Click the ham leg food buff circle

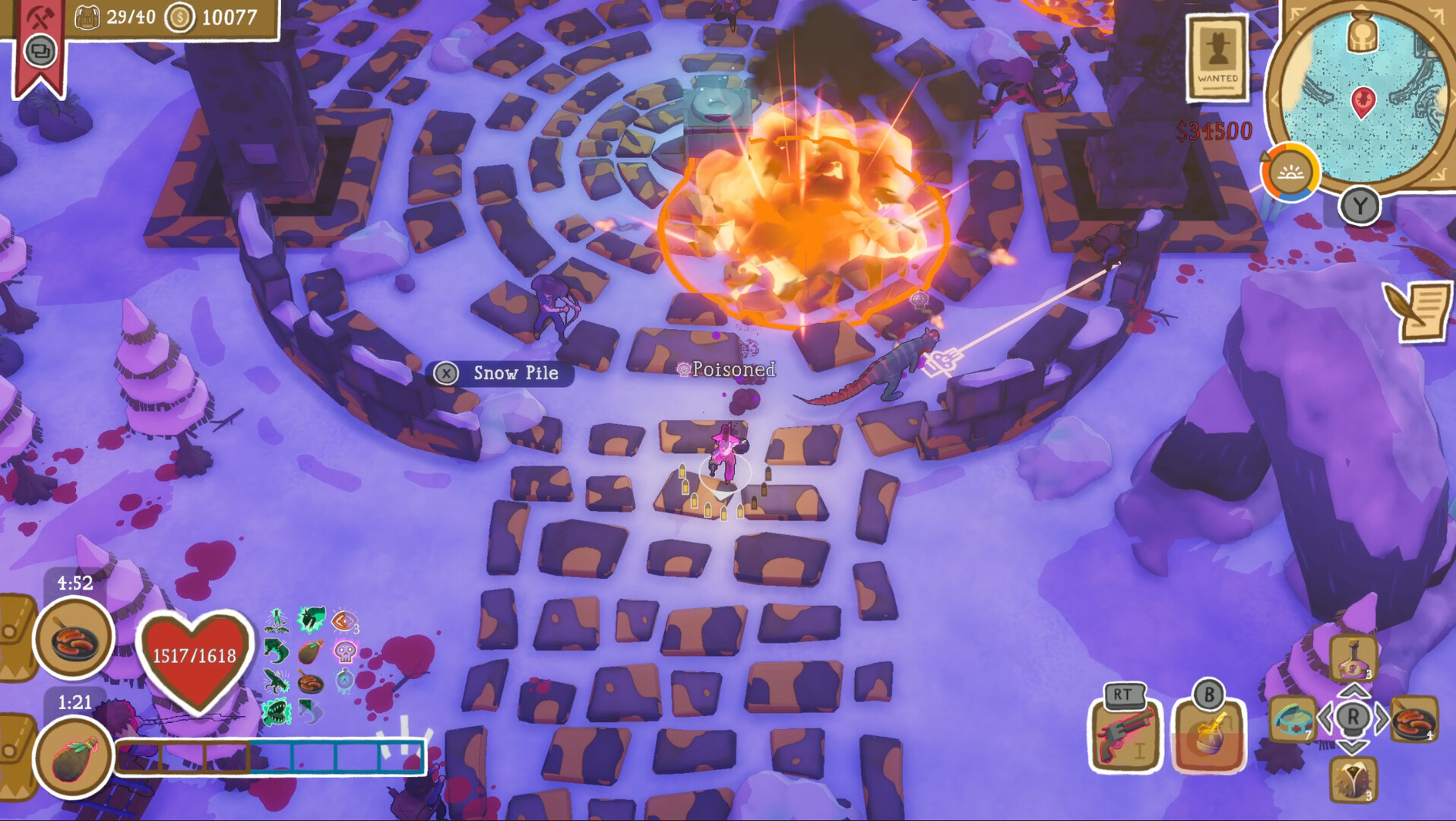[74, 758]
